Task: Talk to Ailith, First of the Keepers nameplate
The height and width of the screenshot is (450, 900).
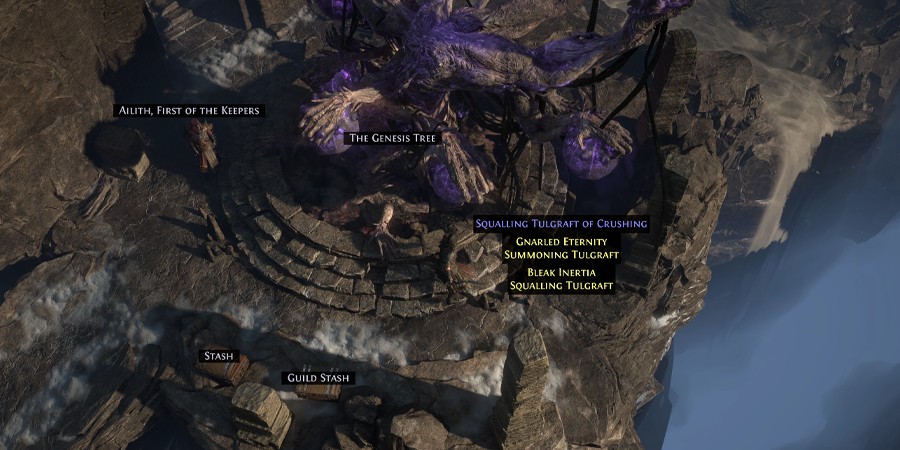Action: point(189,110)
